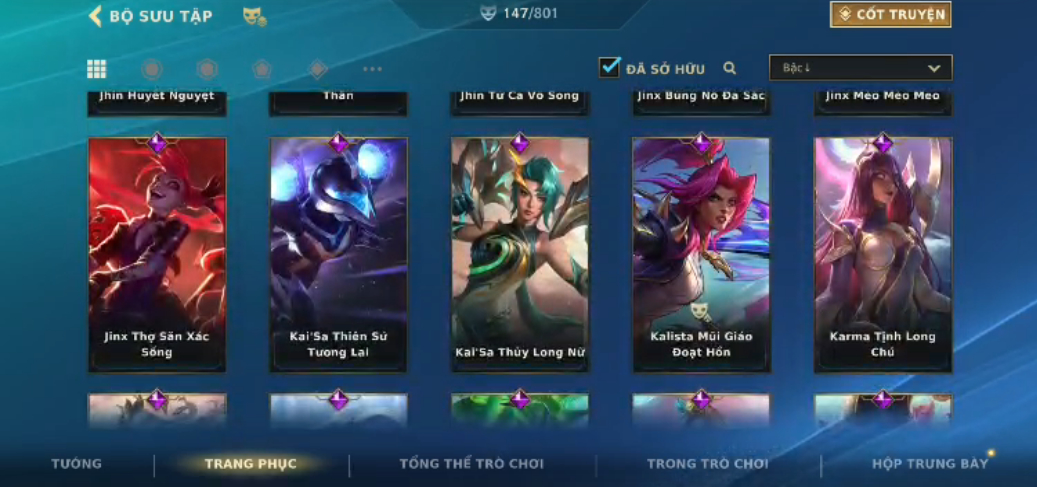Choose Kai'Sa Thiên Sứ Tương Lai skin
This screenshot has height=487, width=1037.
[x=338, y=254]
